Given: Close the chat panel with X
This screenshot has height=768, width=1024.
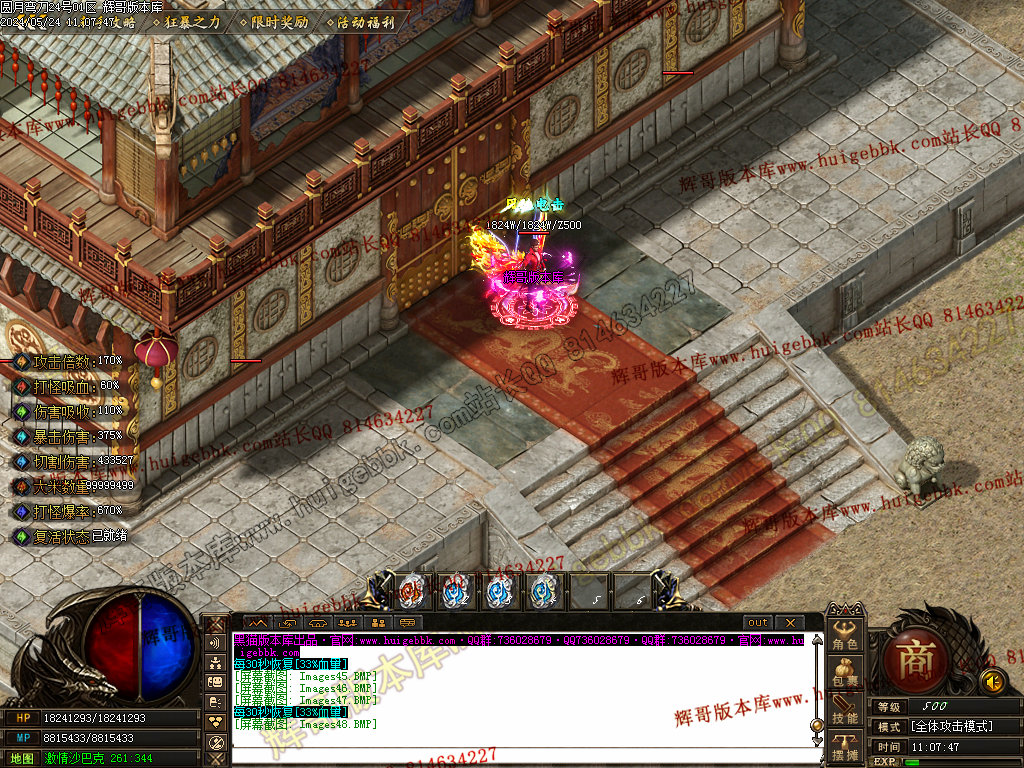Looking at the screenshot, I should point(788,622).
